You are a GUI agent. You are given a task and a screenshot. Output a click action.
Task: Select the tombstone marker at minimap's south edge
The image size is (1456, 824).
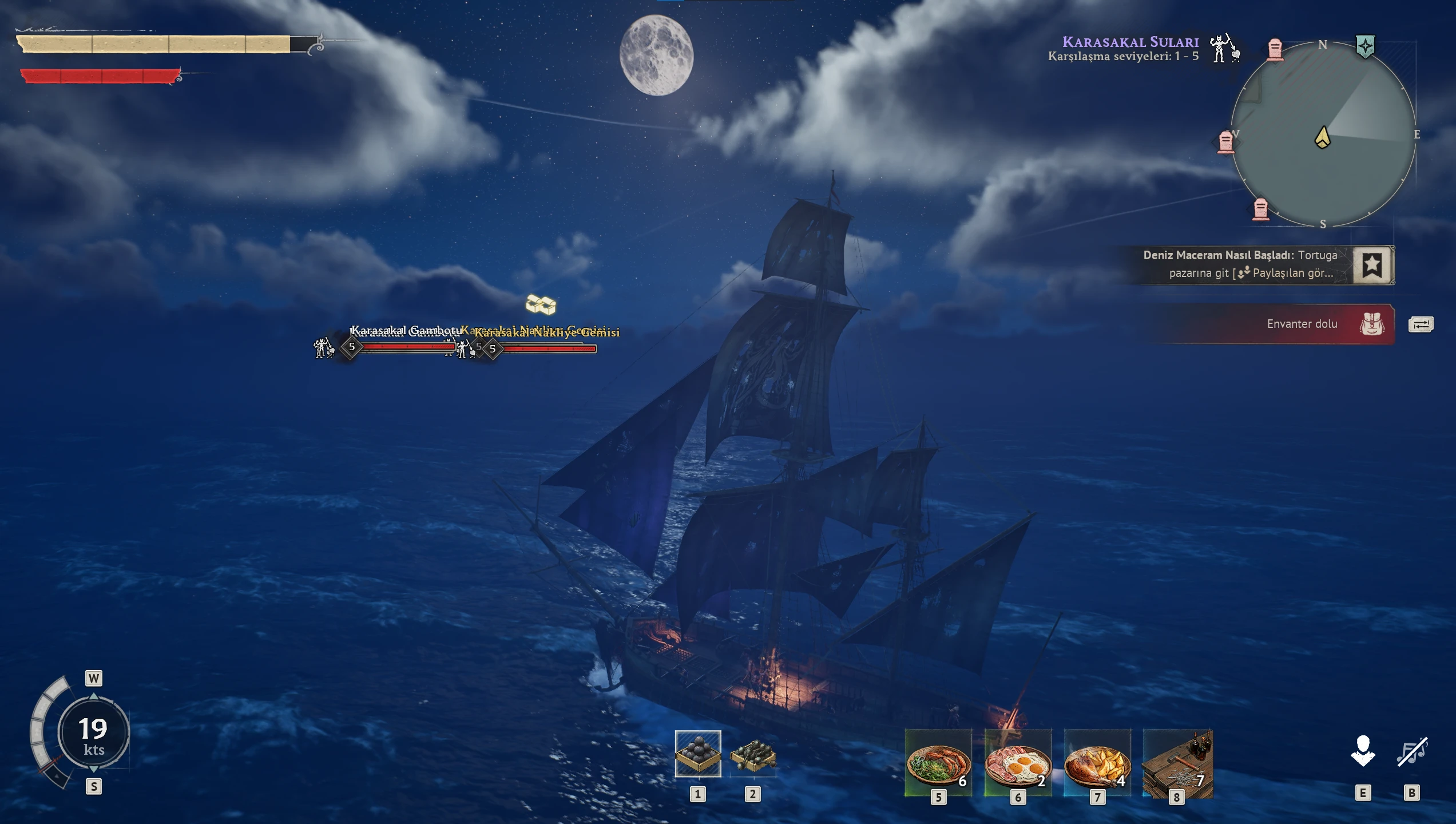coord(1261,209)
